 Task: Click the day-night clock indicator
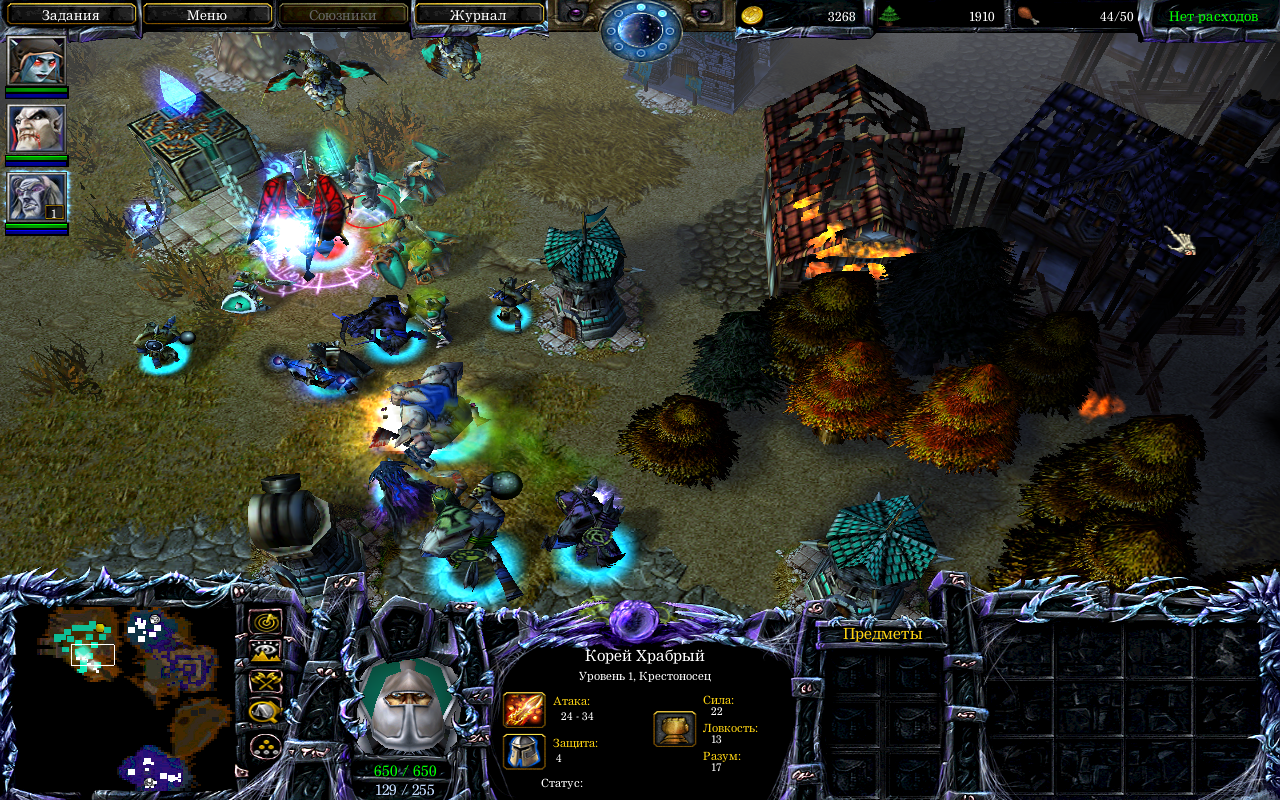pos(641,30)
